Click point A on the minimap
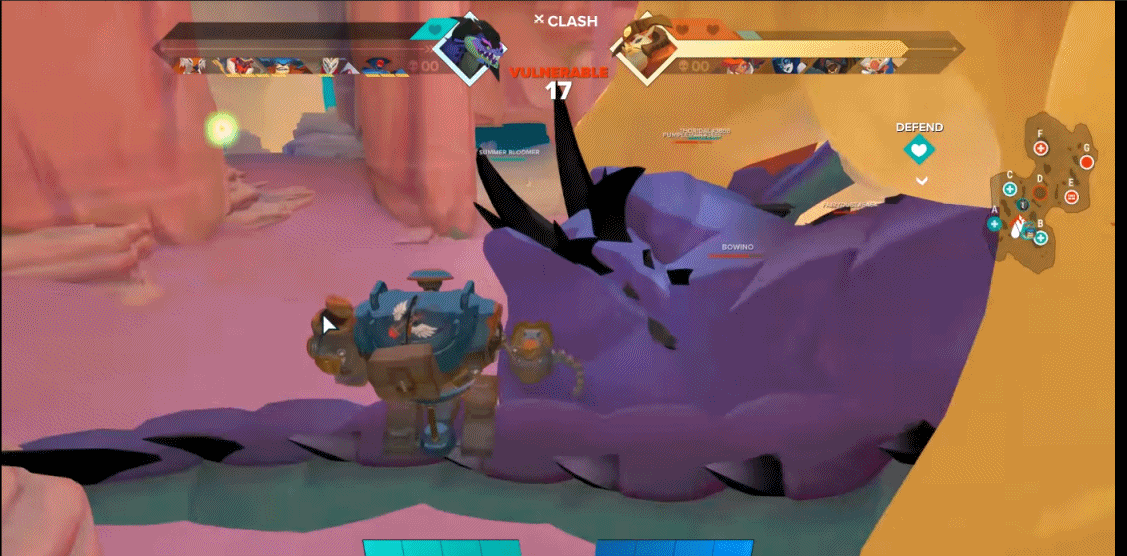 994,224
